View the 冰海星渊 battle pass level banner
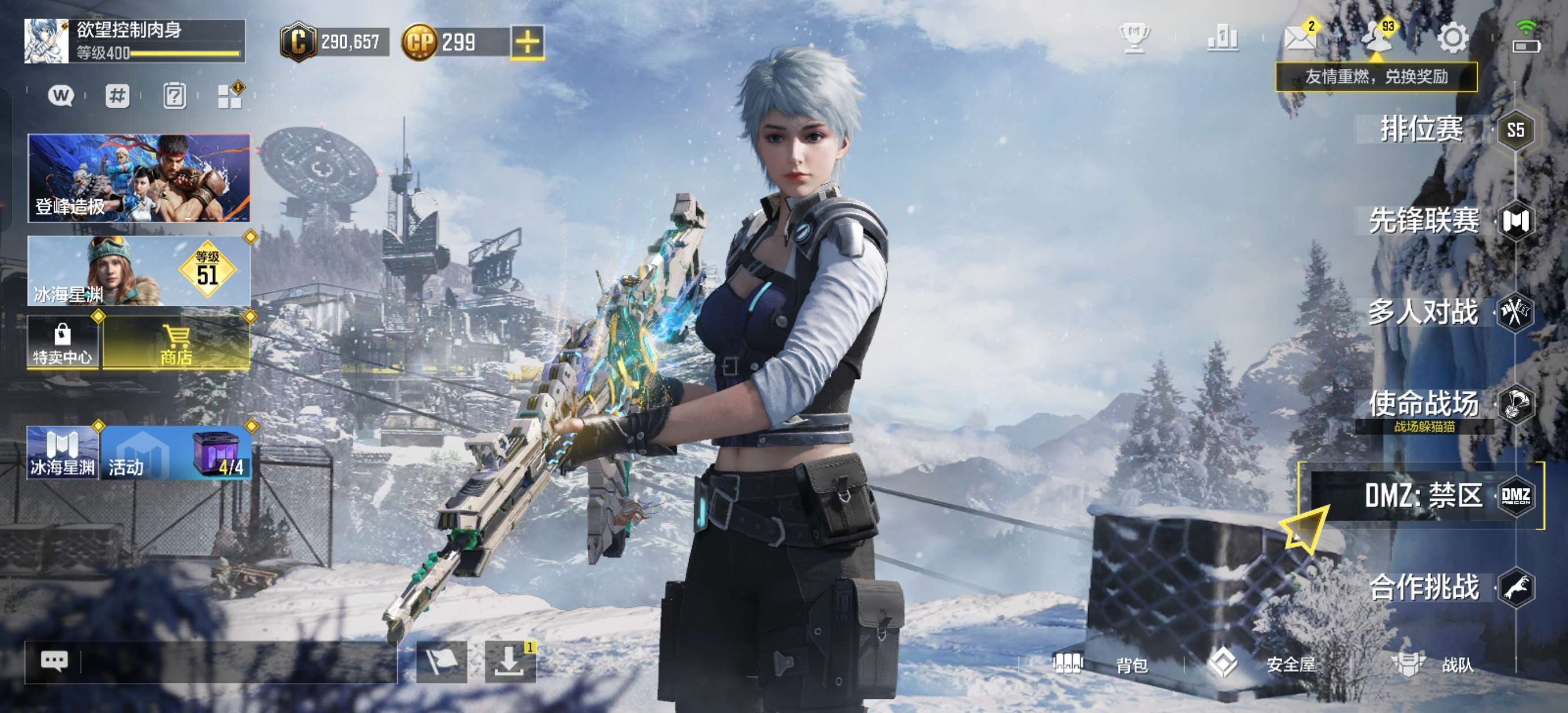 point(139,271)
